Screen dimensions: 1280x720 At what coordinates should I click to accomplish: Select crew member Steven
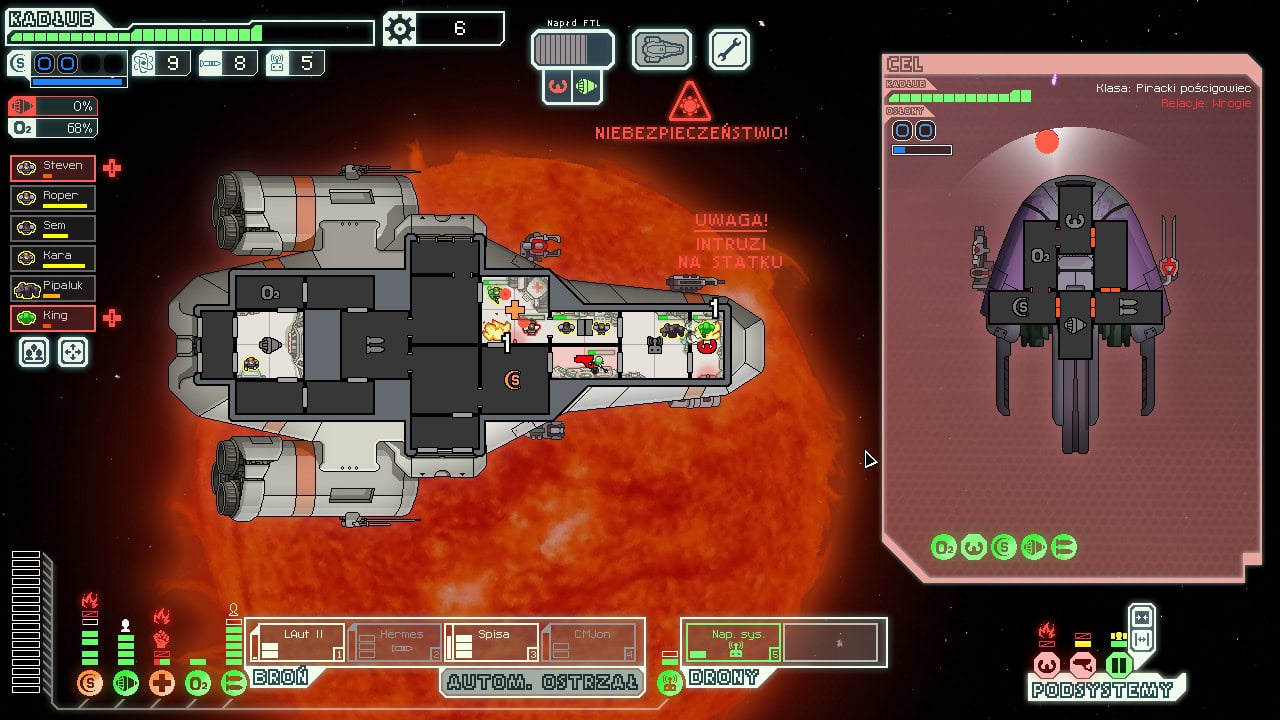52,167
